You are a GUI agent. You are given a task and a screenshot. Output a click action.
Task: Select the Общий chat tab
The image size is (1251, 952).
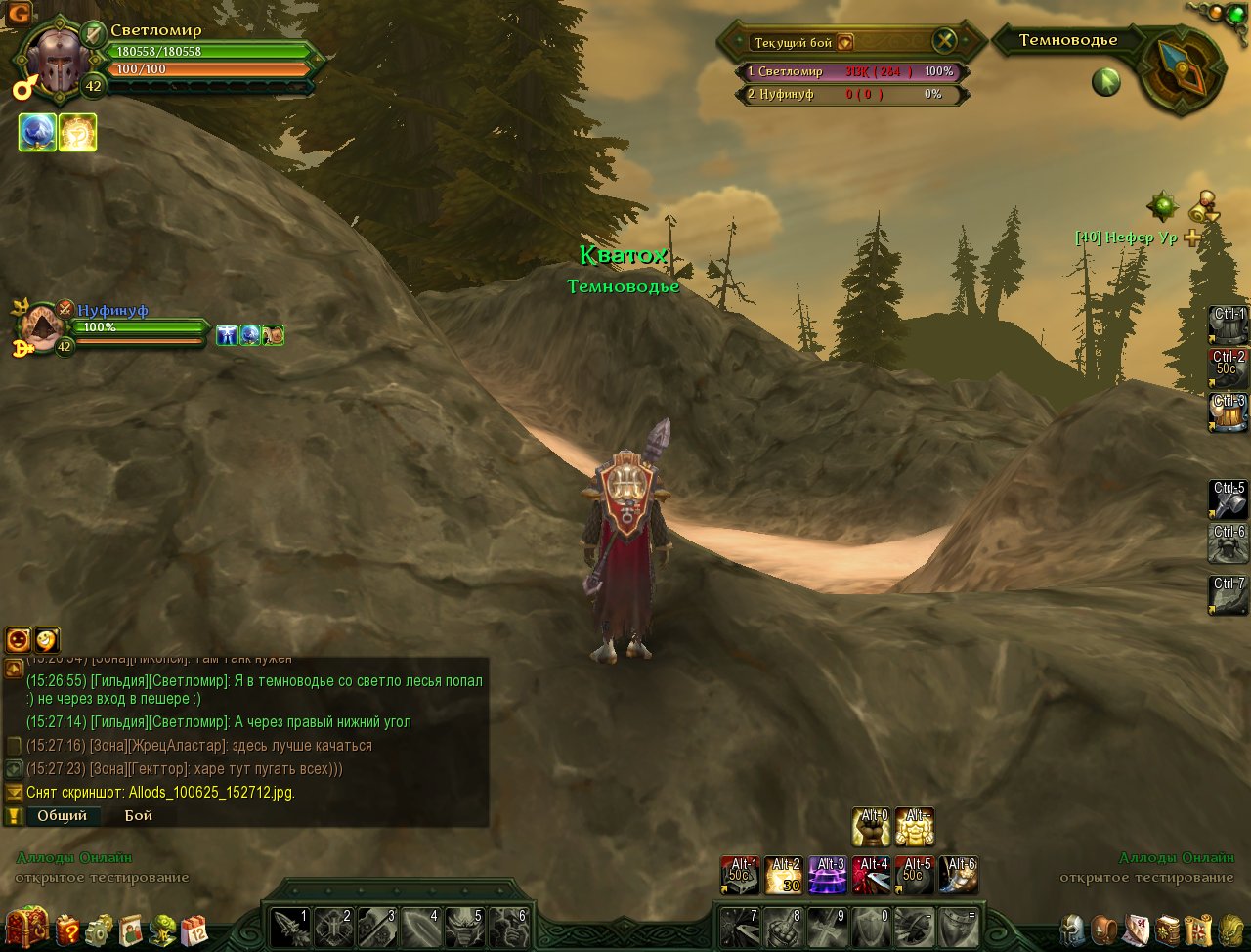click(x=62, y=815)
